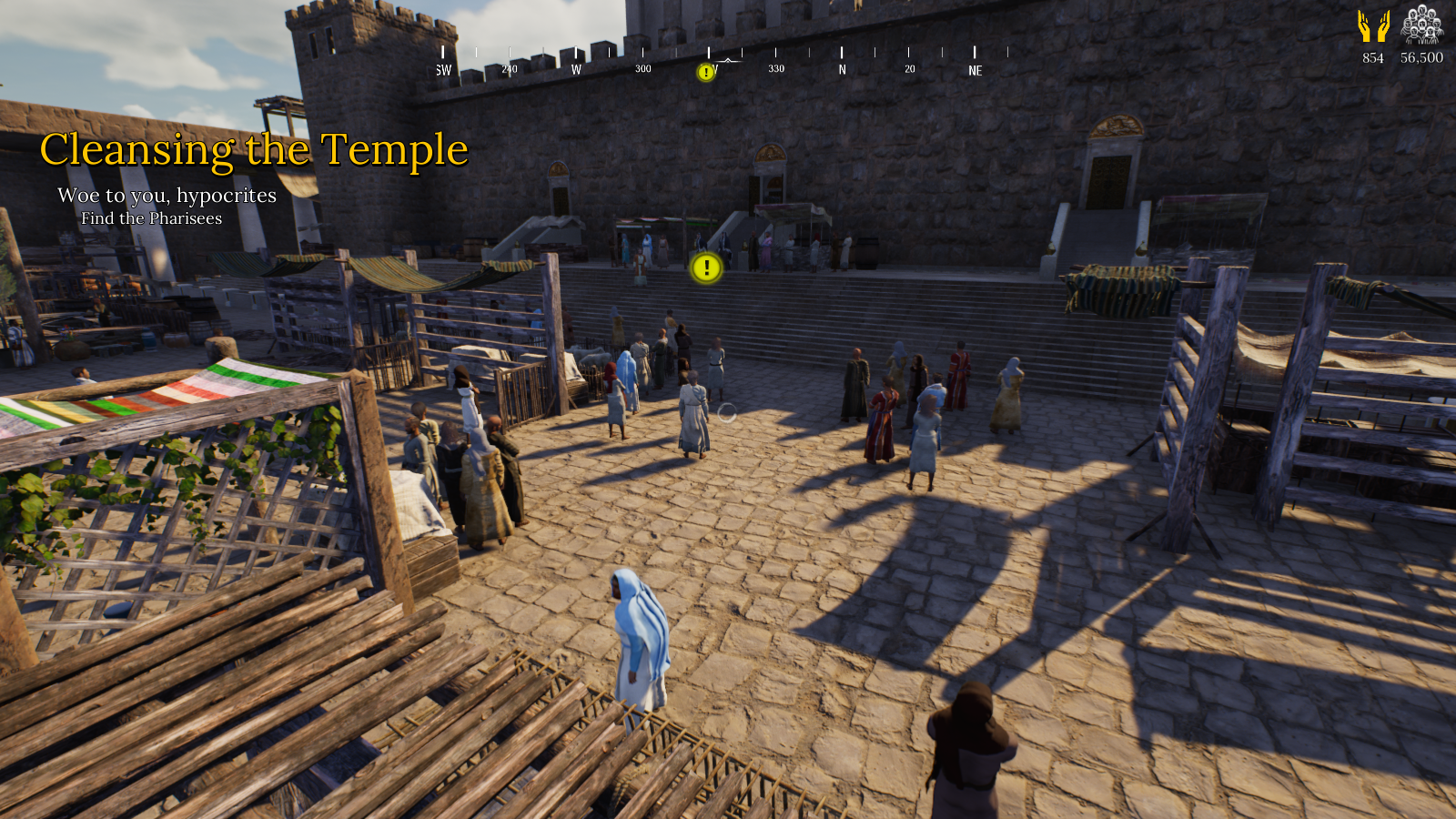Screen dimensions: 1456x819
Task: Click the quest marker on the compass bar
Action: point(705,72)
